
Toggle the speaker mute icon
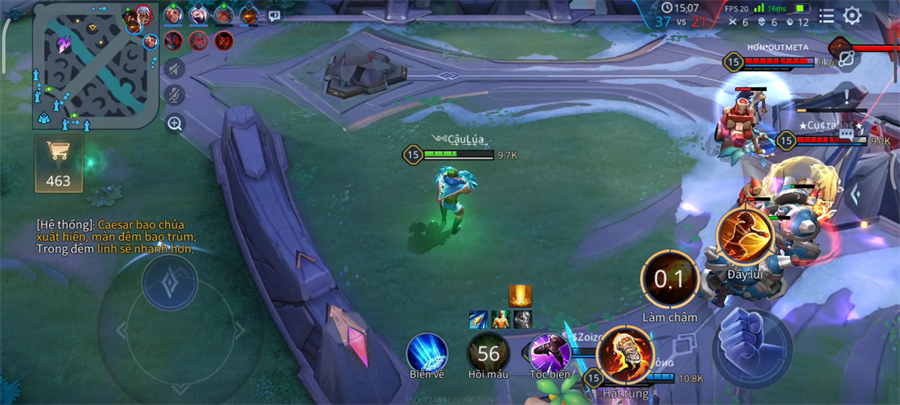pos(175,67)
